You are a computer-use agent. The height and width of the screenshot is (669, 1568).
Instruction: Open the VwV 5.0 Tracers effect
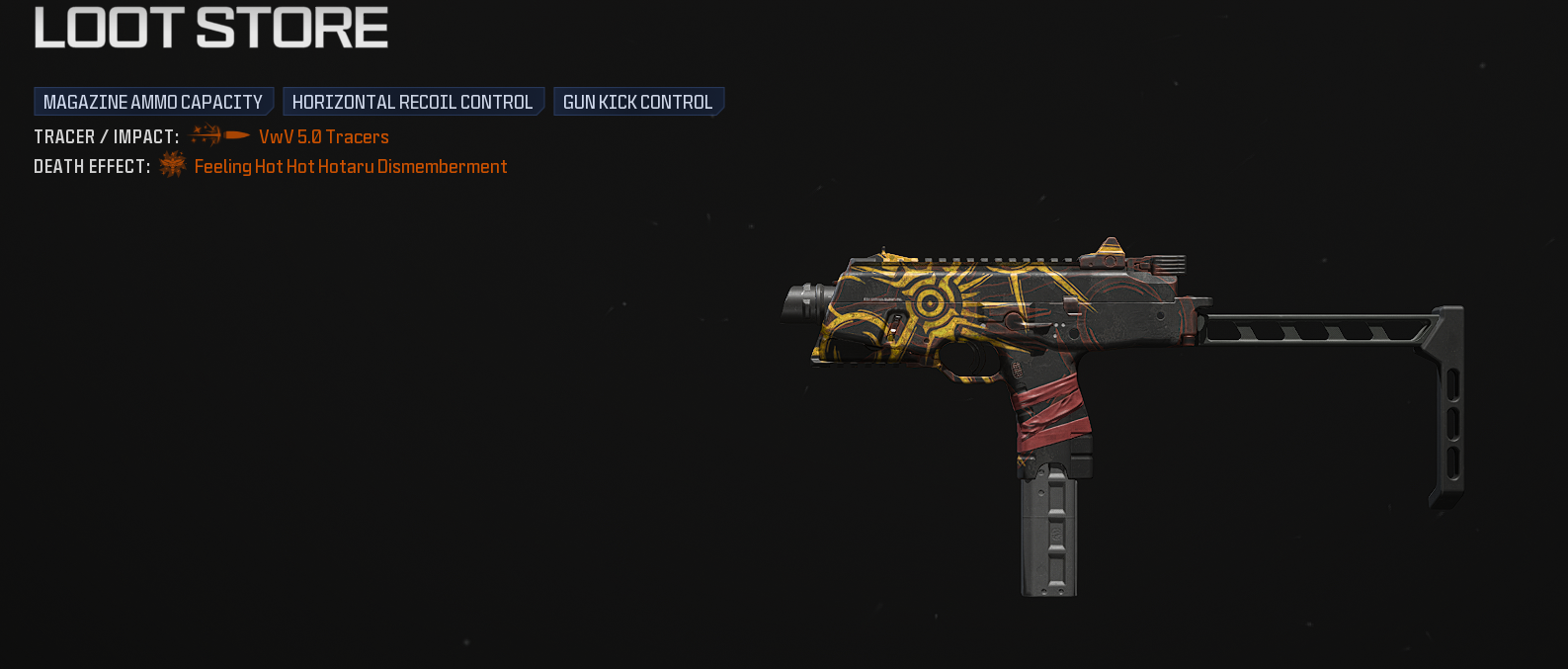pyautogui.click(x=323, y=136)
